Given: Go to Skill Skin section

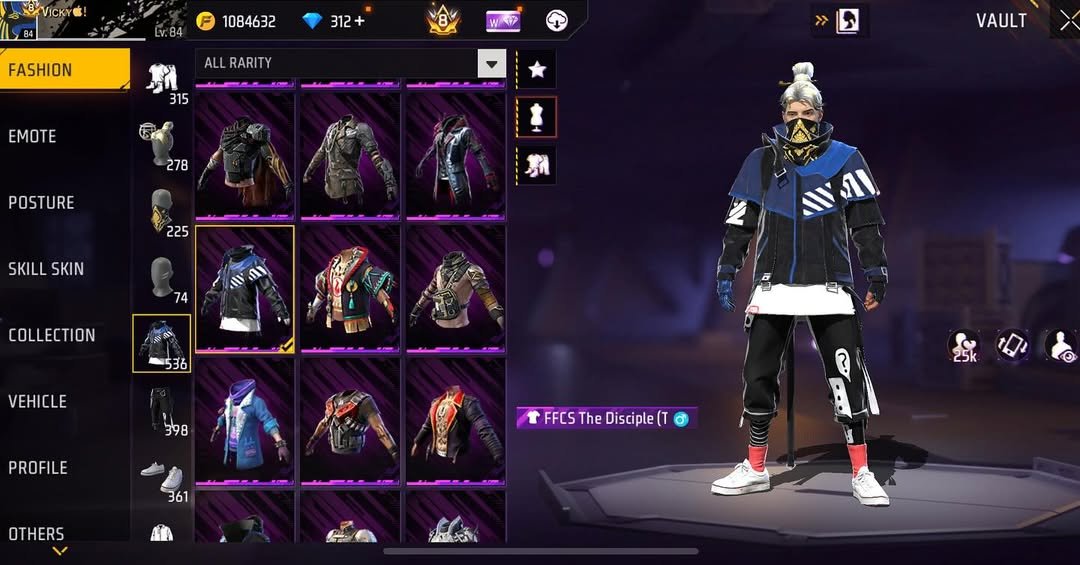Looking at the screenshot, I should [46, 269].
